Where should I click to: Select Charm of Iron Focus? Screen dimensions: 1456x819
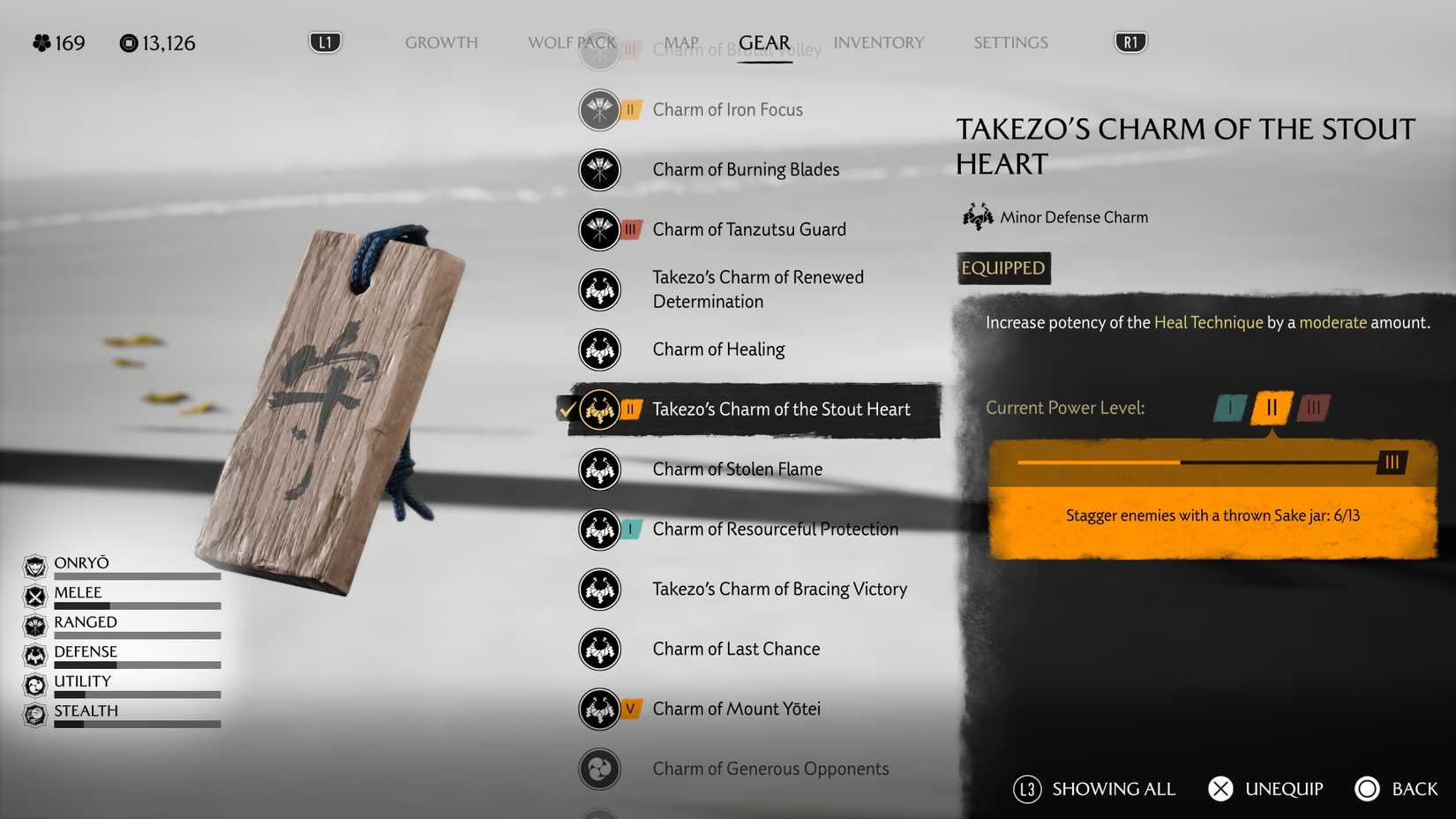[x=727, y=109]
